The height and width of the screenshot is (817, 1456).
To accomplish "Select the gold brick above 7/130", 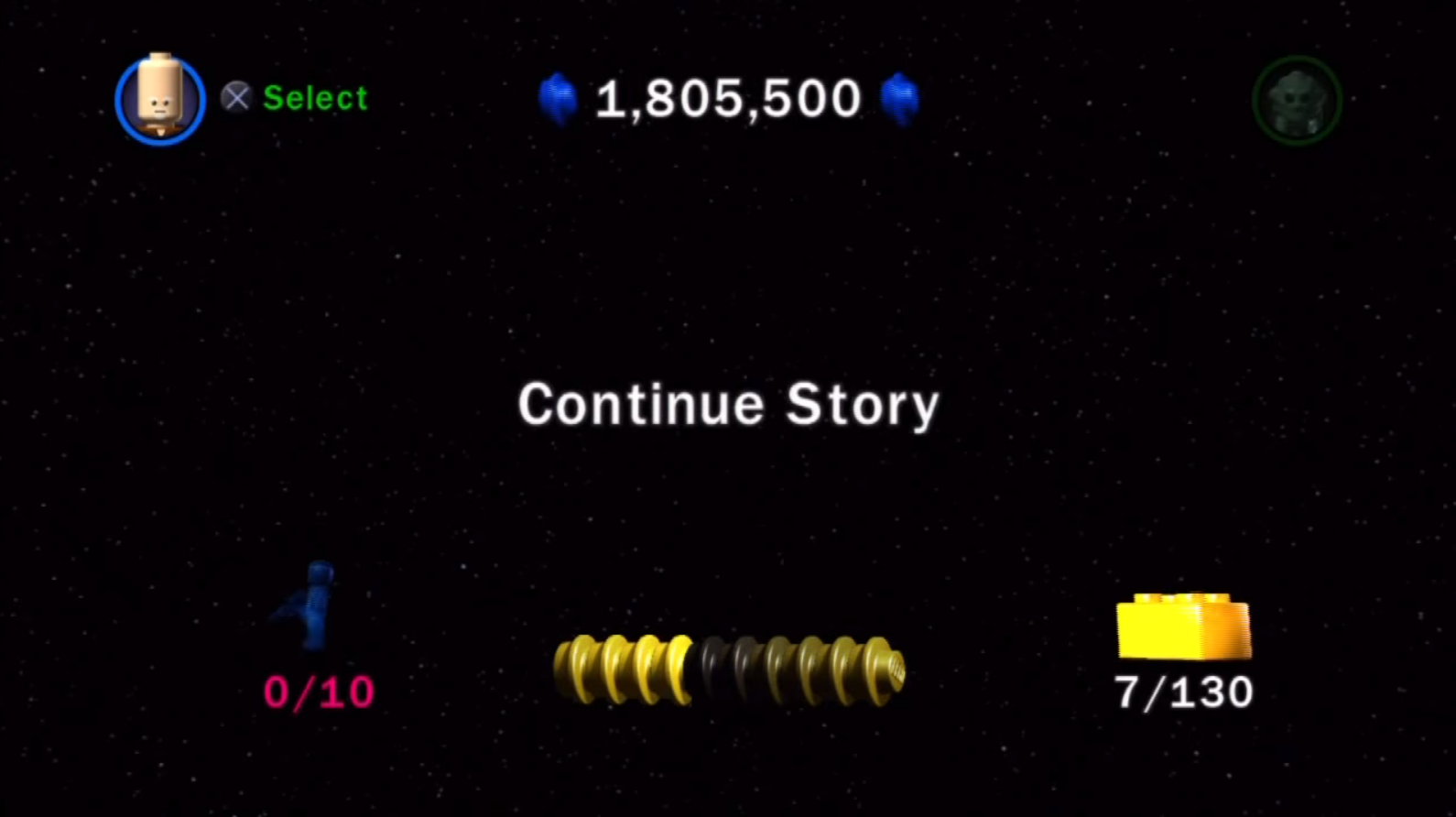I will point(1181,626).
